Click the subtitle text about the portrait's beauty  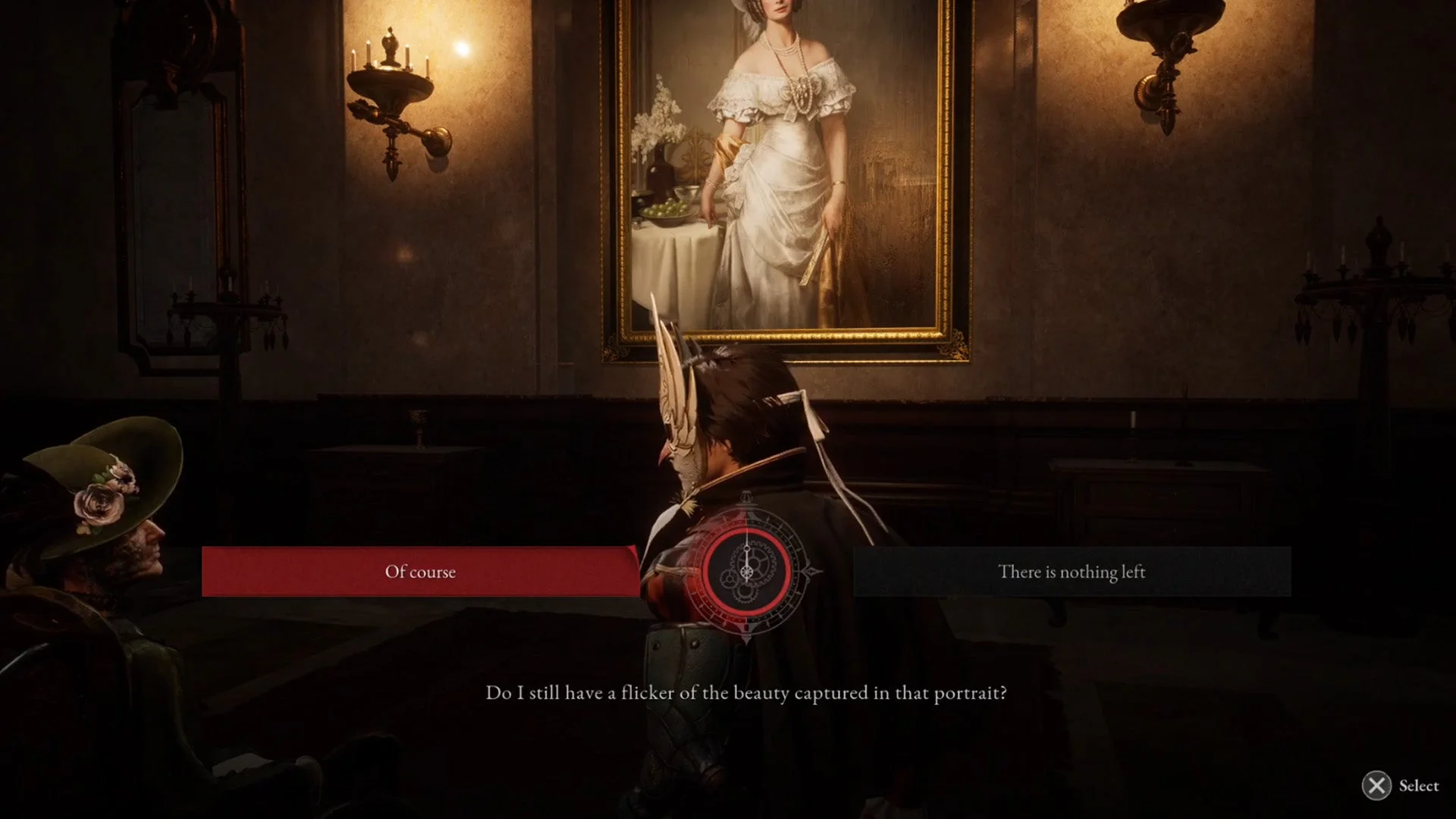click(x=745, y=692)
